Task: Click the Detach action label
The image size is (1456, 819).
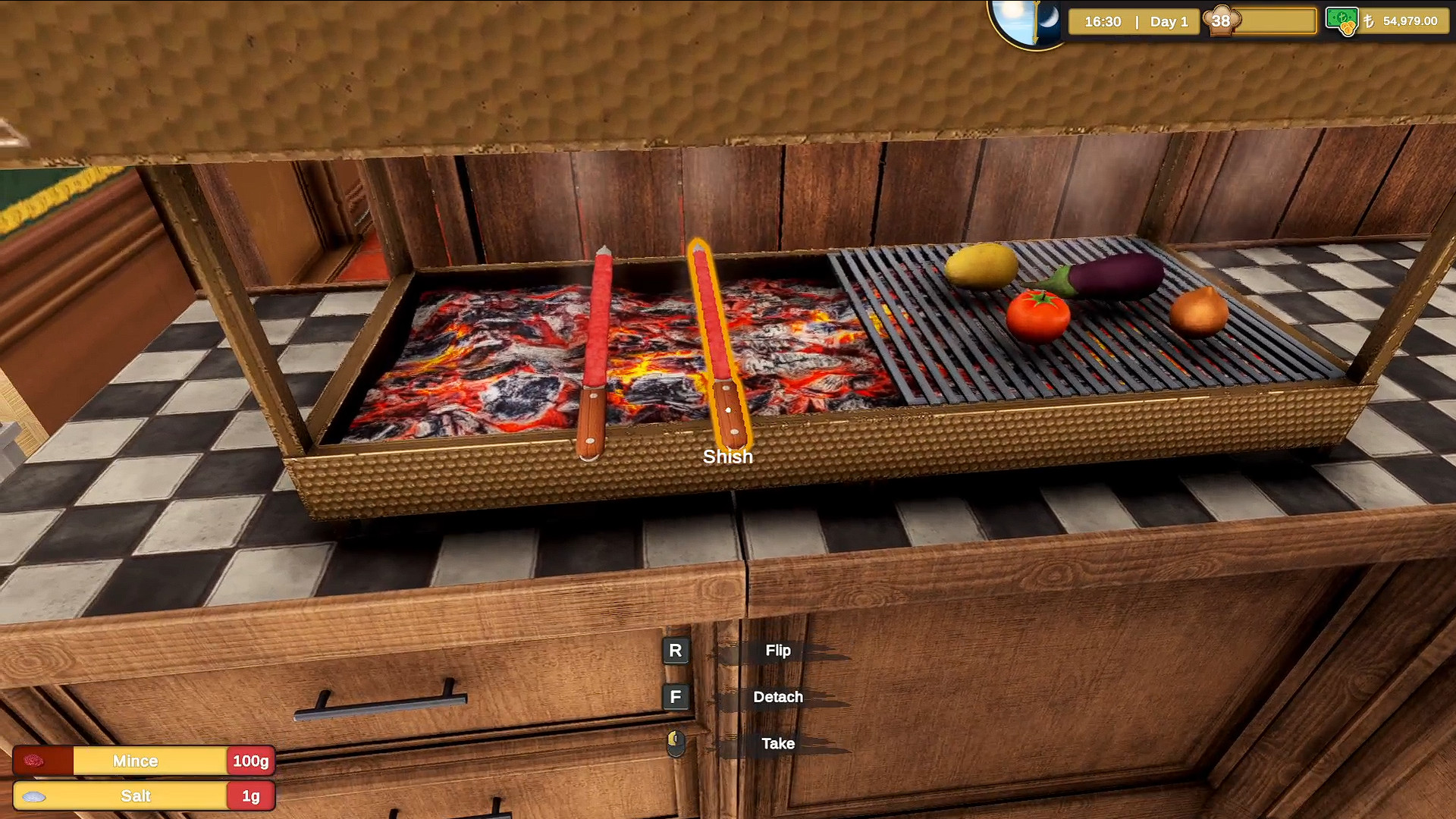Action: 779,697
